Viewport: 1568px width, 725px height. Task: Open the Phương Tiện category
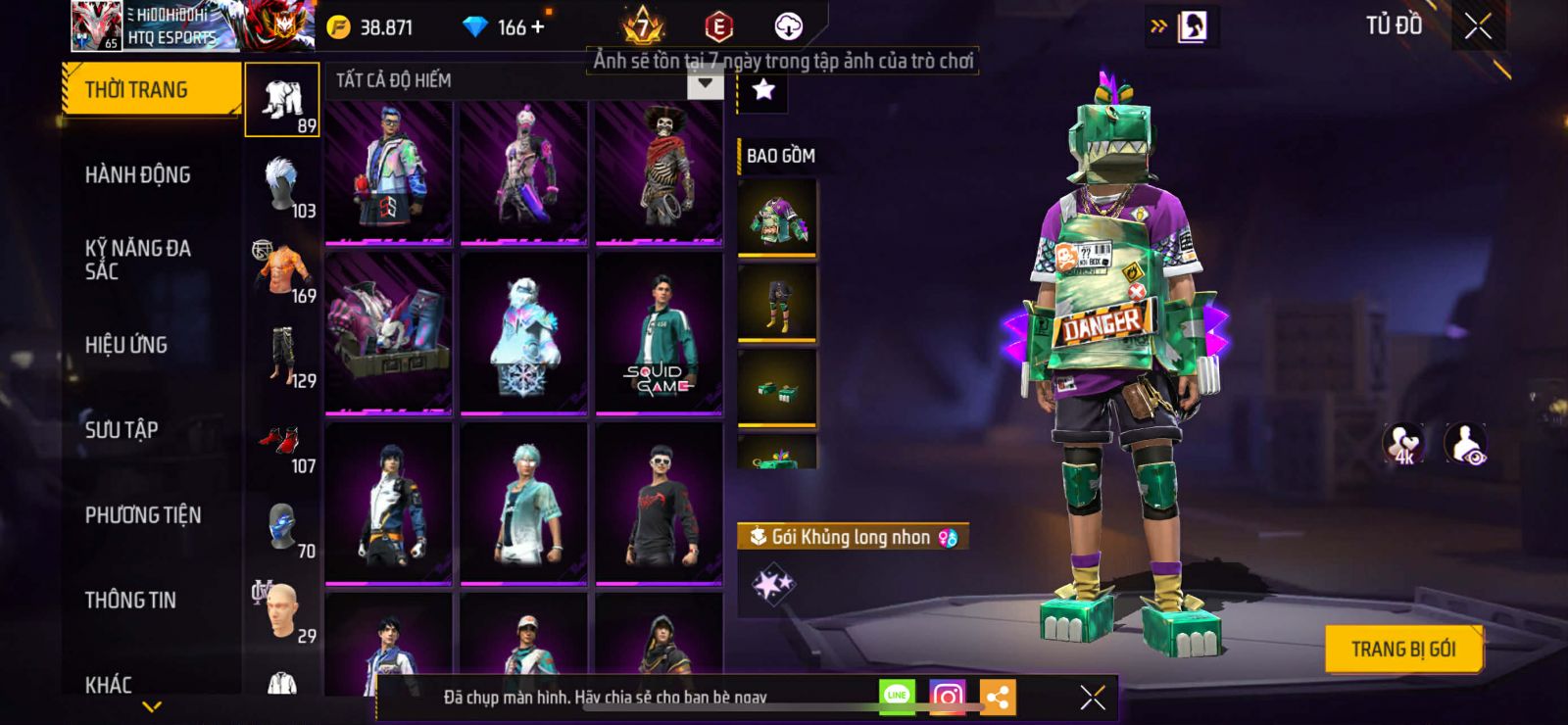pos(143,515)
